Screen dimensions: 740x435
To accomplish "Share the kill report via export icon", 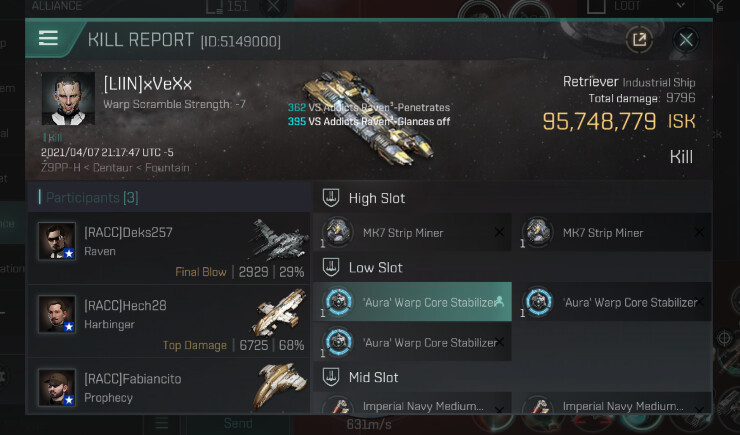I will click(638, 40).
